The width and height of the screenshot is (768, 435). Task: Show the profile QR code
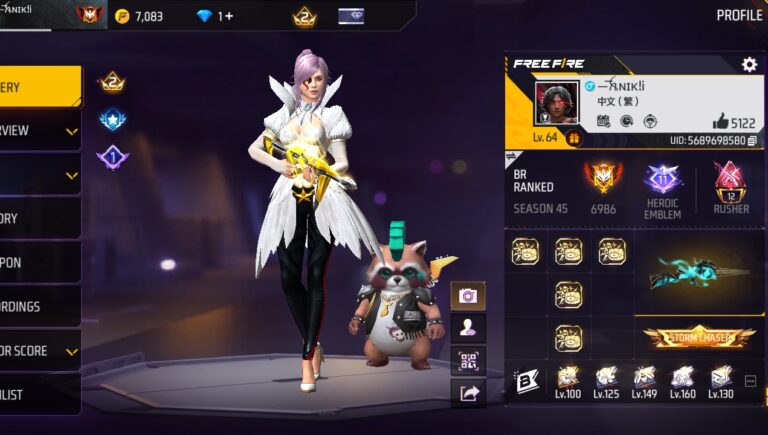point(467,360)
